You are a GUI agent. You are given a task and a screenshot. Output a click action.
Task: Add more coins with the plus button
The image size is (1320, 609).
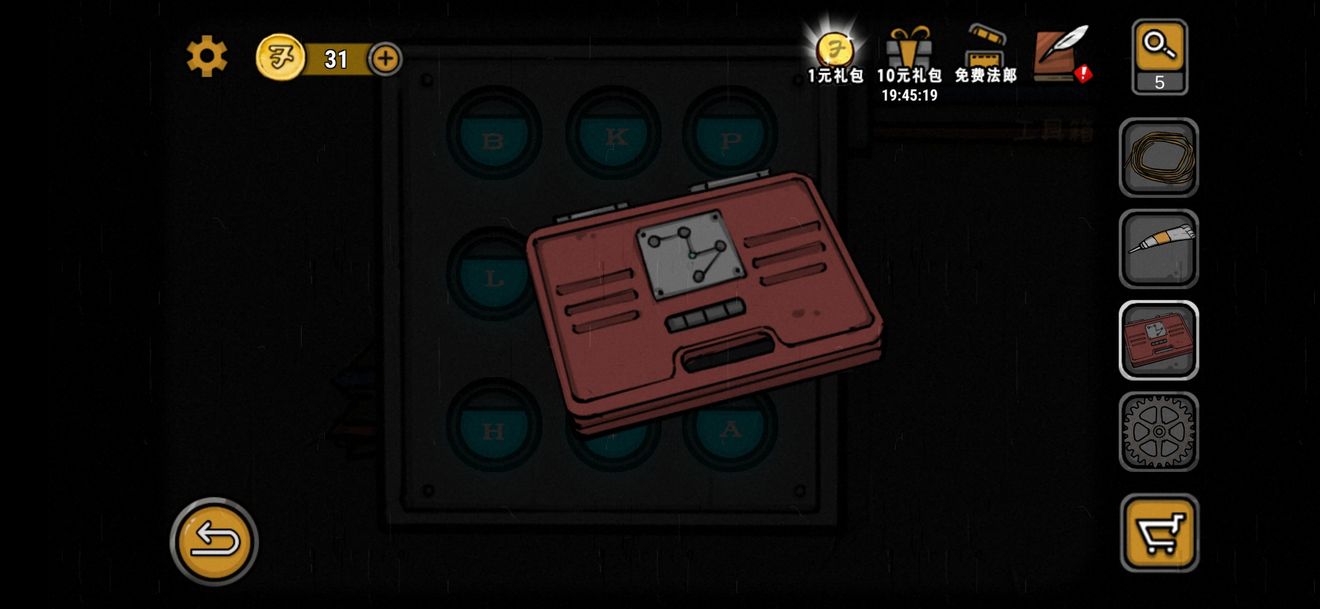(x=385, y=59)
